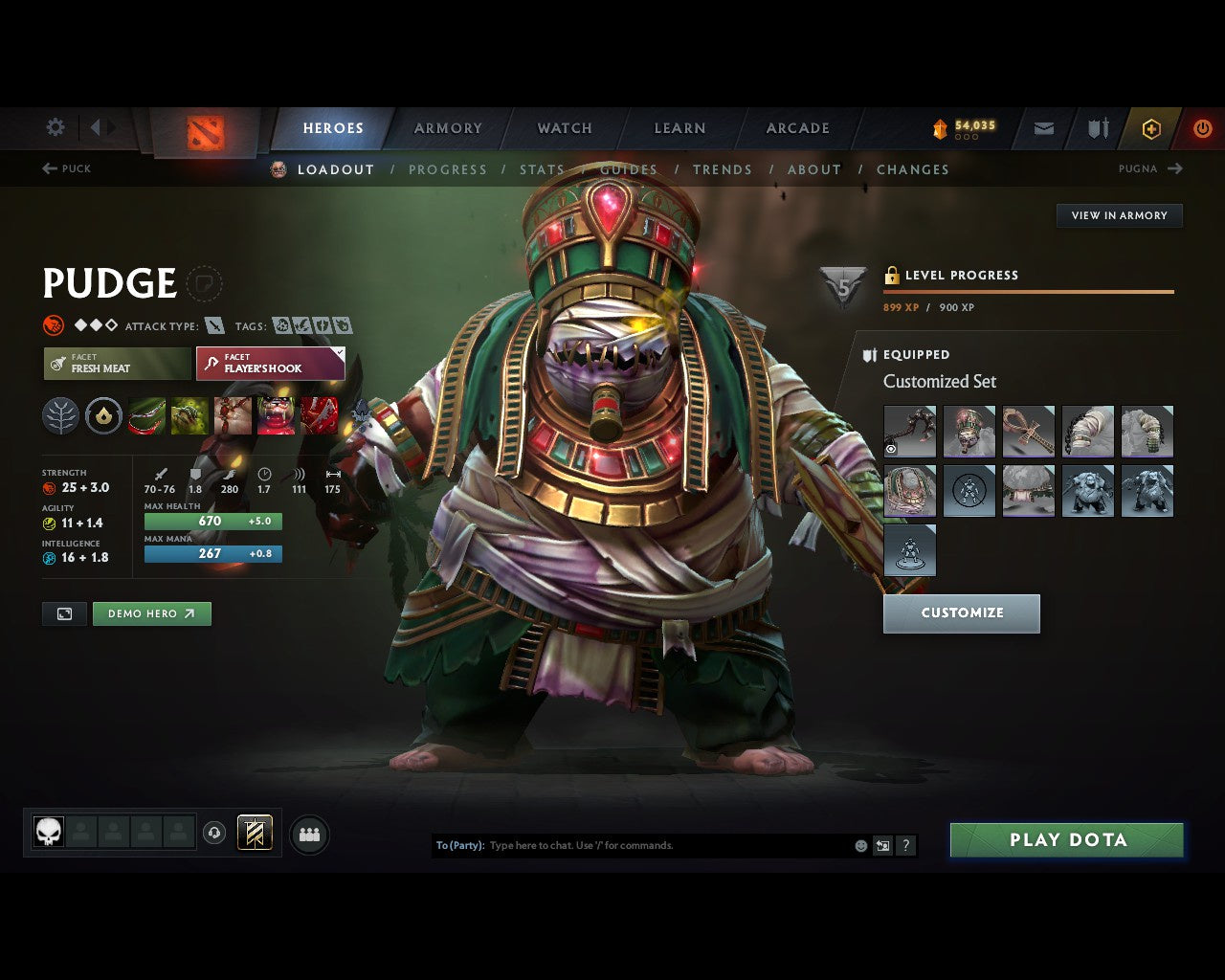The width and height of the screenshot is (1225, 980).
Task: Select the shield-and-sword Armory icon
Action: pos(1097,128)
